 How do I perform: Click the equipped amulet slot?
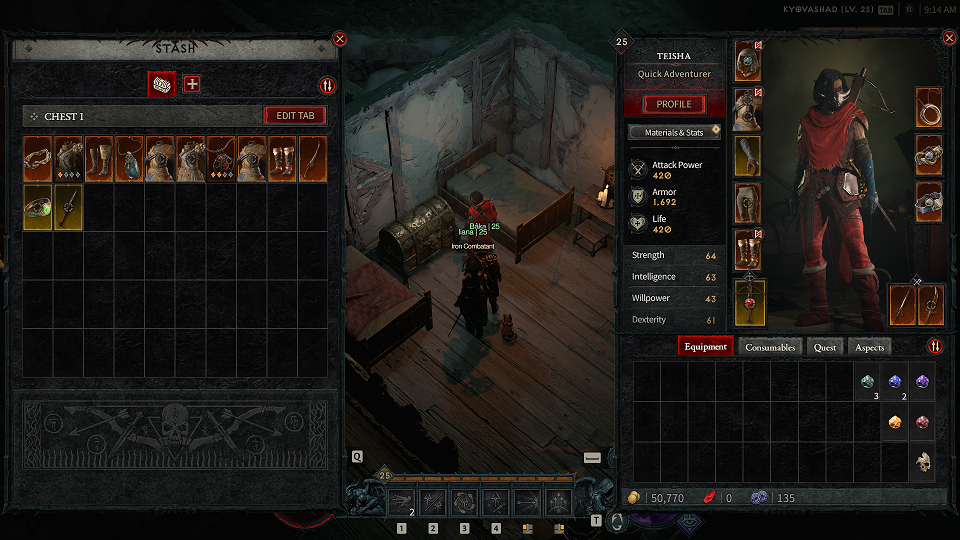[x=929, y=109]
